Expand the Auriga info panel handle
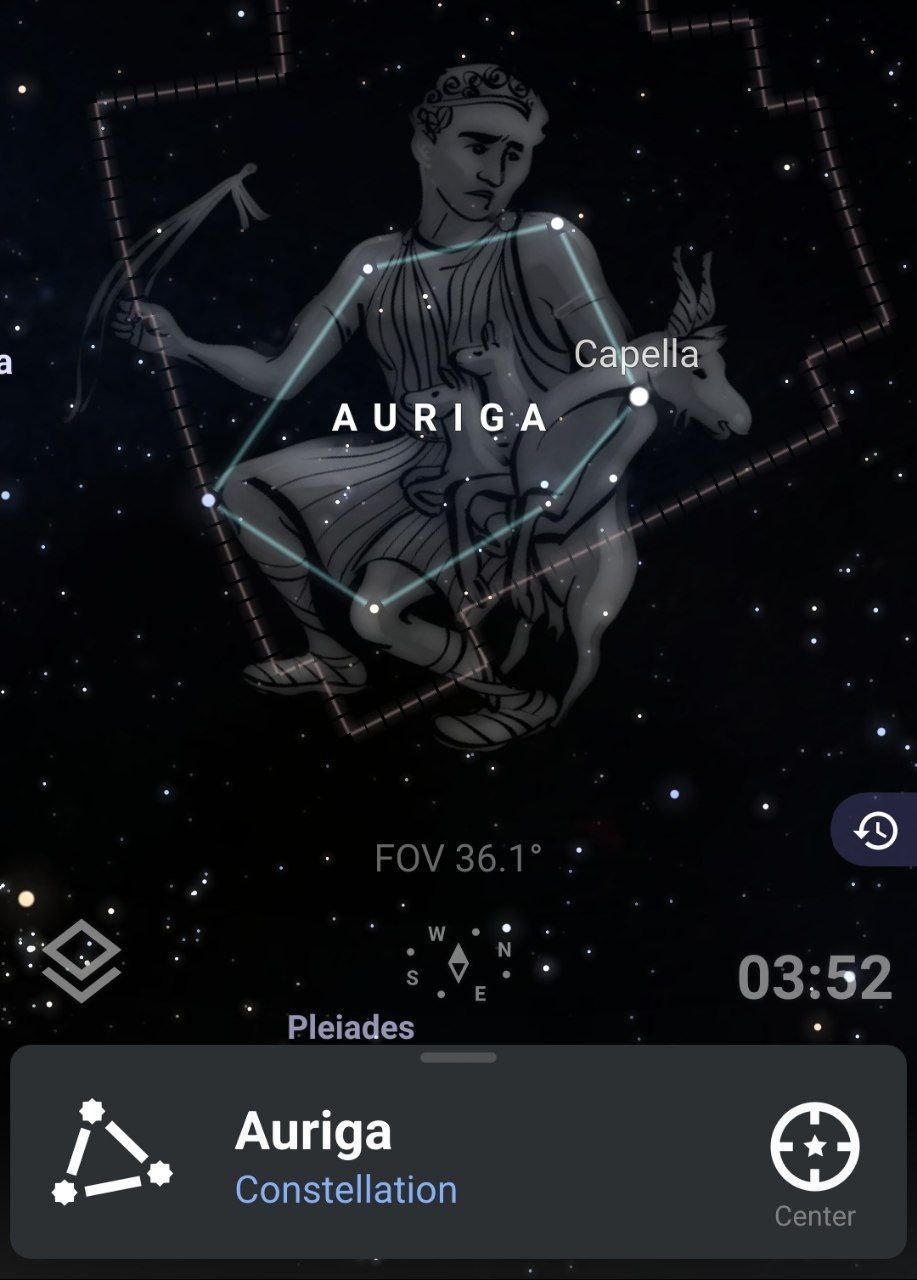 tap(459, 1057)
